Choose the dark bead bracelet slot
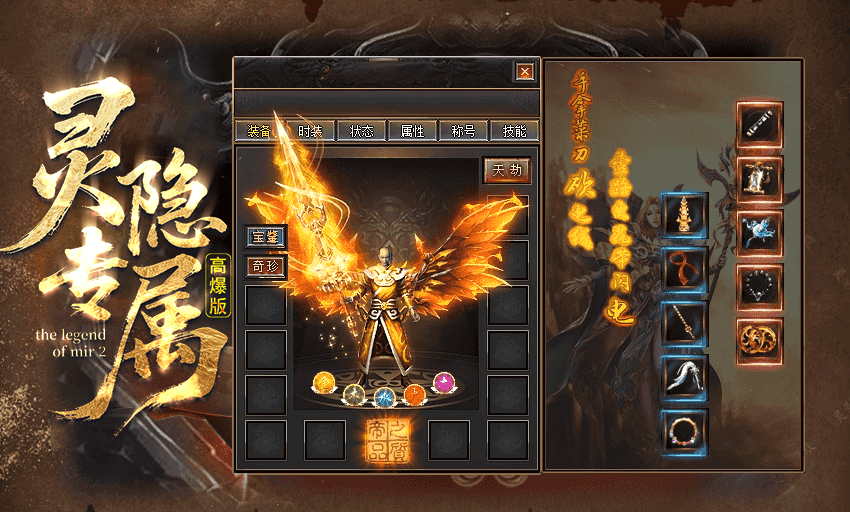 [x=760, y=287]
